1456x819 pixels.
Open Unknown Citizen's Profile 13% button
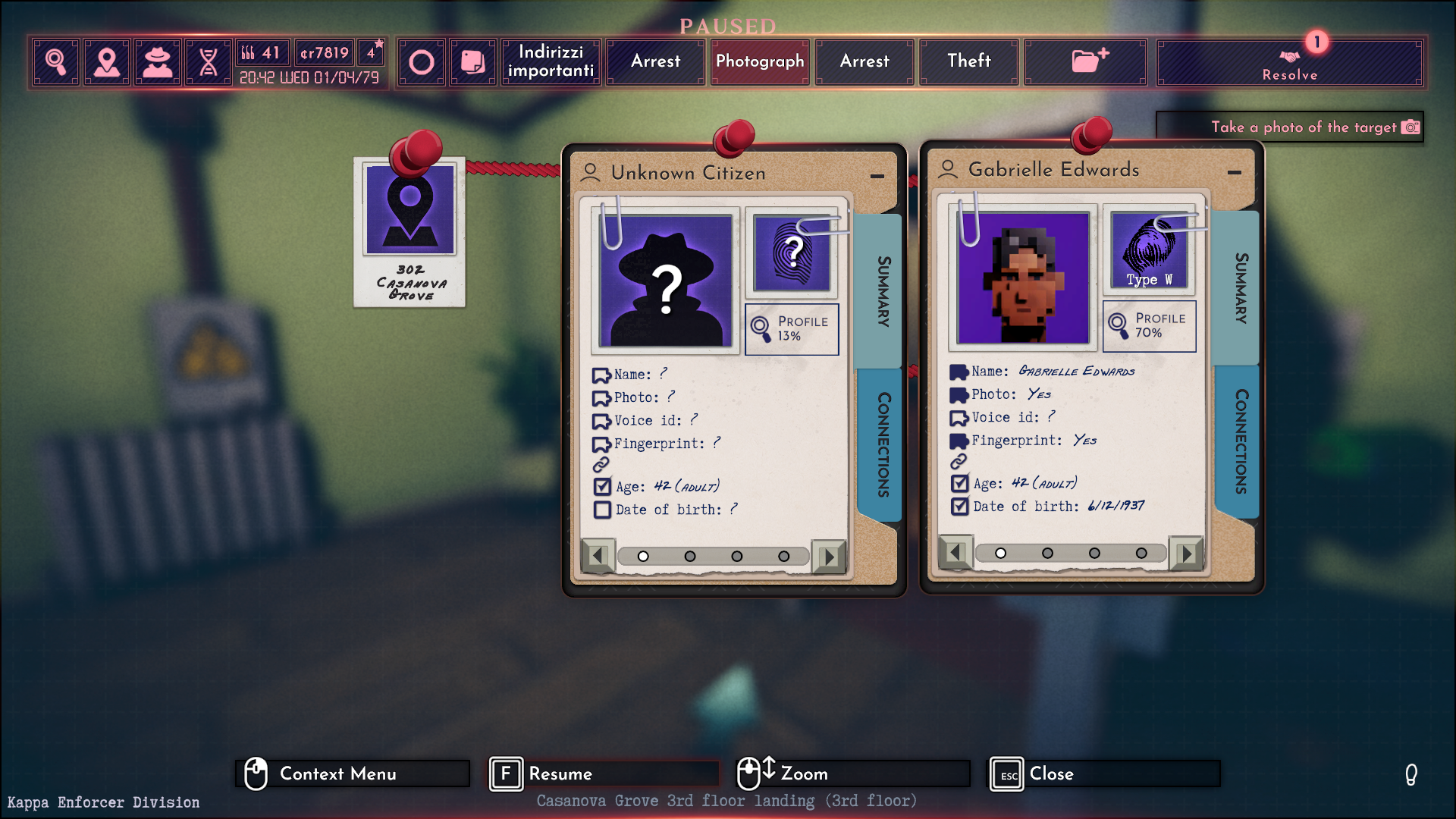[x=792, y=329]
